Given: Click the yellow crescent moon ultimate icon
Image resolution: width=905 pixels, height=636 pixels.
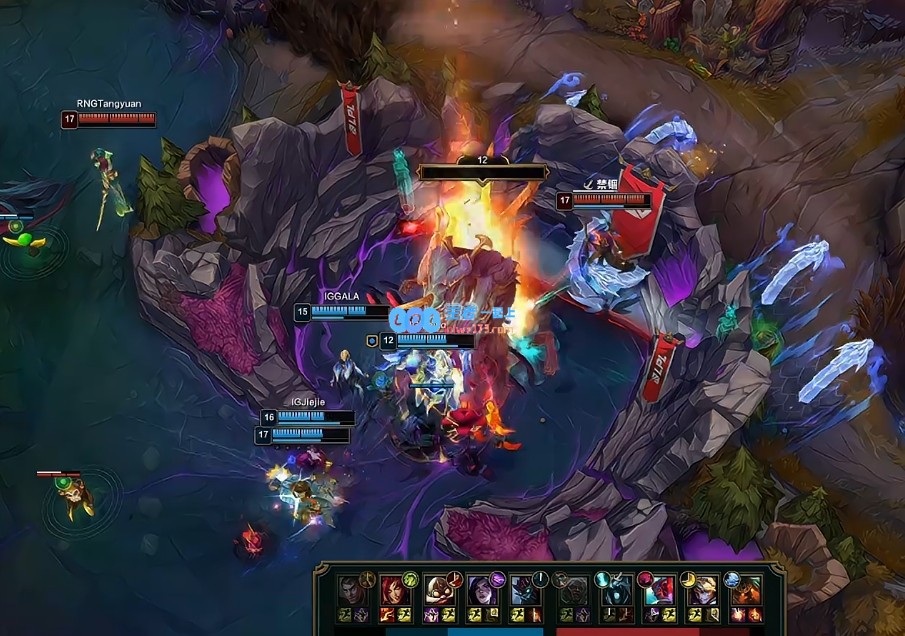Looking at the screenshot, I should pos(687,578).
